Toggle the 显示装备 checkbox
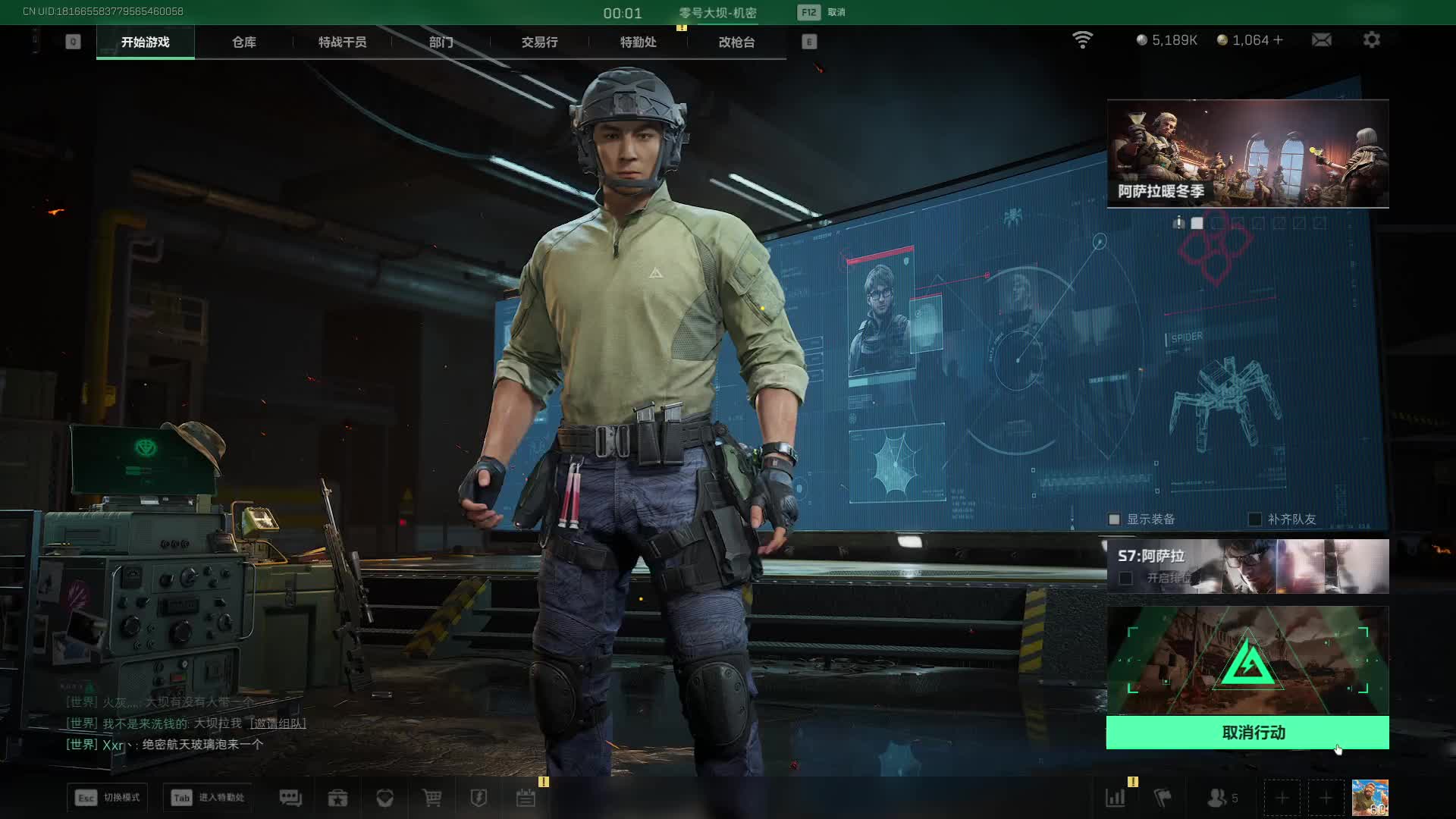 pyautogui.click(x=1114, y=519)
